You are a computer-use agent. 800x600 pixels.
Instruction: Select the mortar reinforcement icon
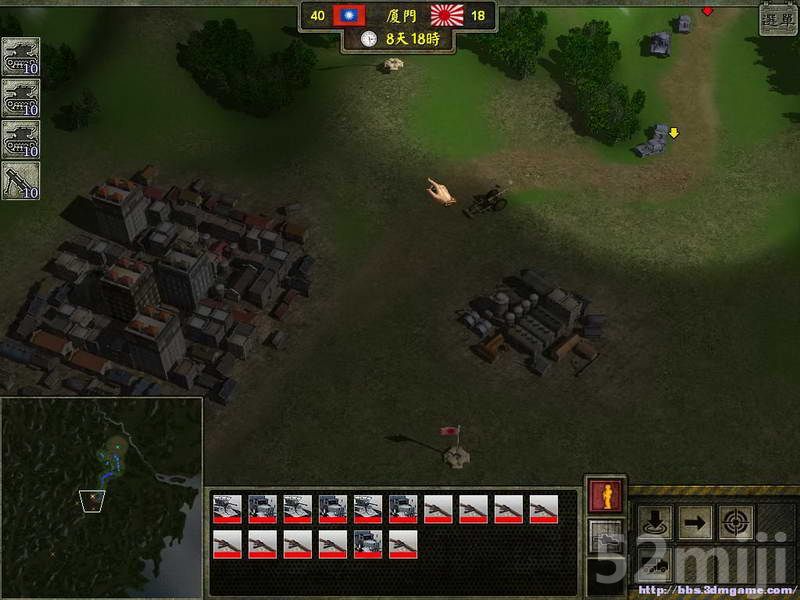point(20,181)
